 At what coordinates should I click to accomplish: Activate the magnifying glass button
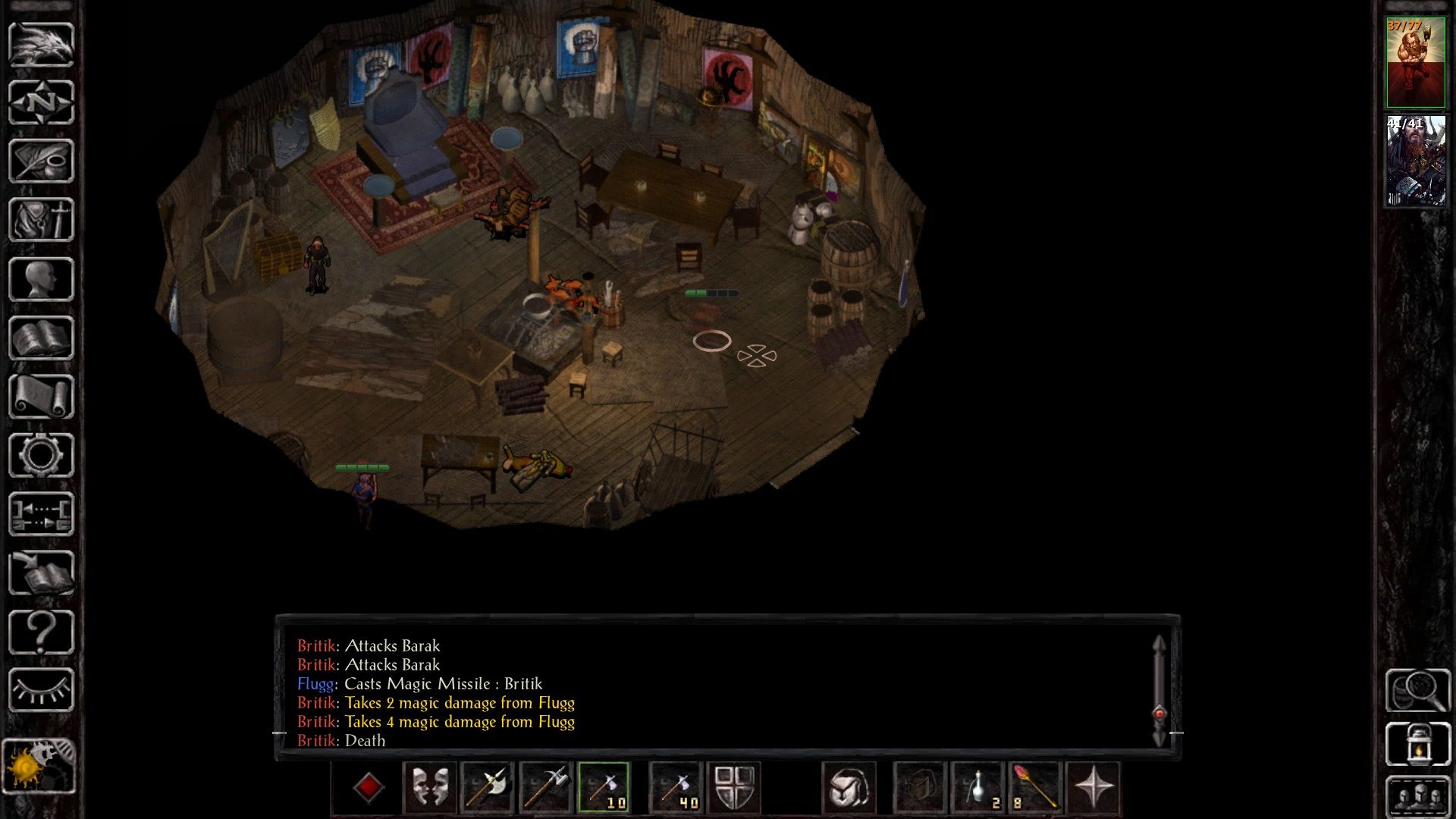tap(1418, 689)
